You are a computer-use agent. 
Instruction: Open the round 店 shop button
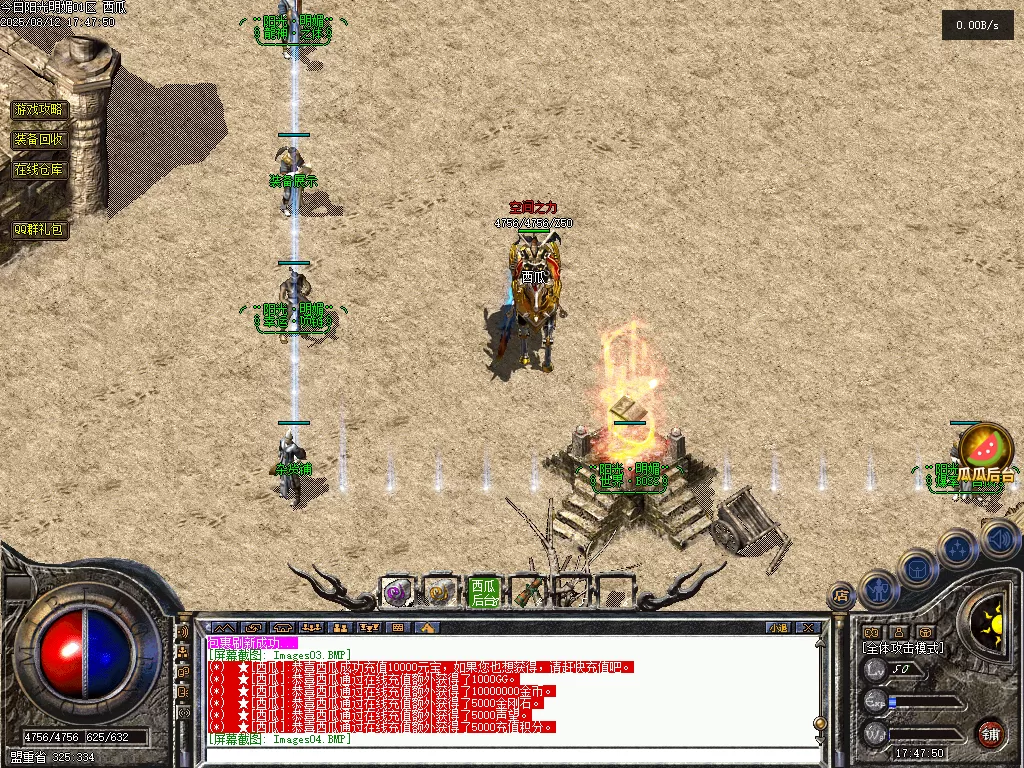(842, 597)
